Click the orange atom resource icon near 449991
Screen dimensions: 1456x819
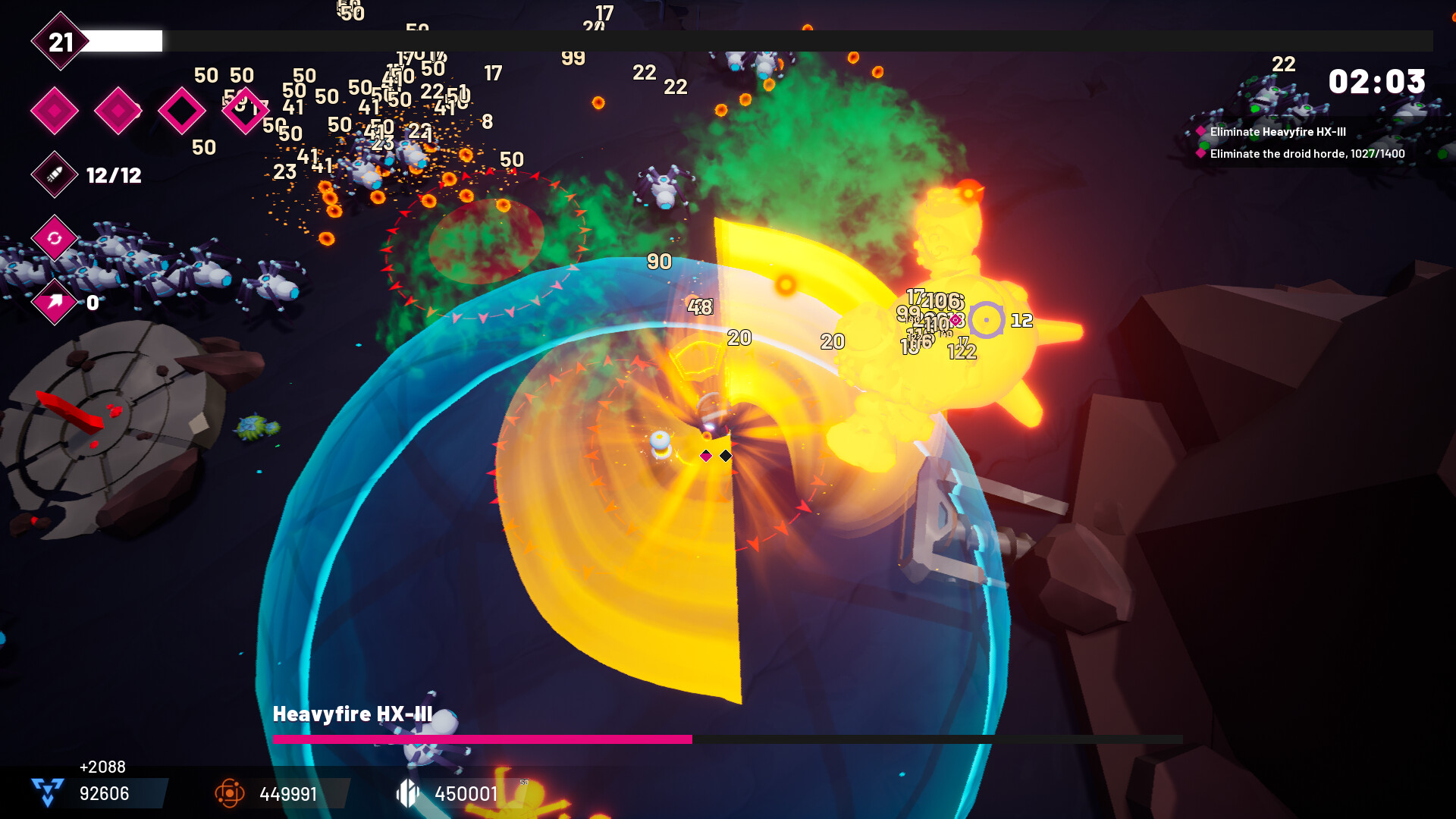[229, 793]
